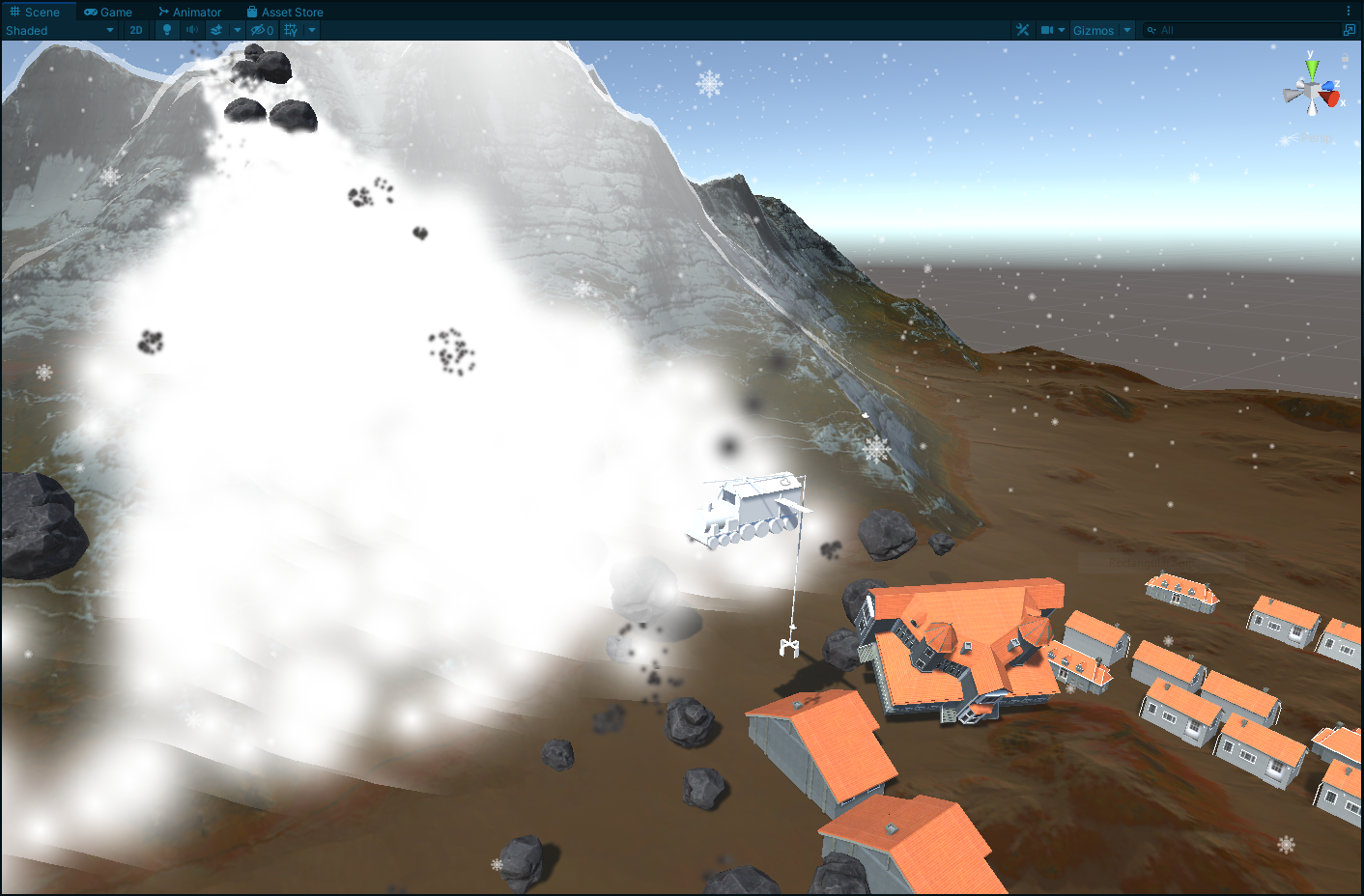This screenshot has width=1364, height=896.
Task: Toggle scene lighting with the lightbulb icon
Action: (x=167, y=30)
